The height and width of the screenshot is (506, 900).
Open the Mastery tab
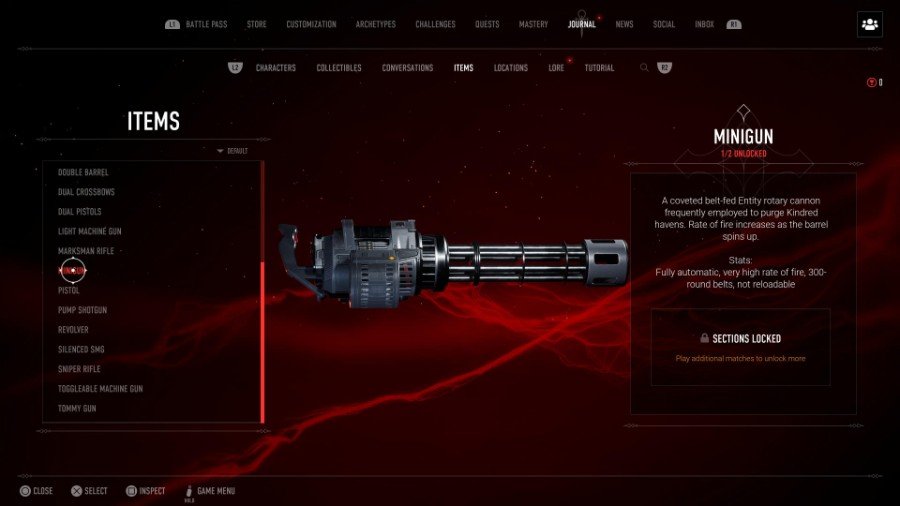pos(535,24)
